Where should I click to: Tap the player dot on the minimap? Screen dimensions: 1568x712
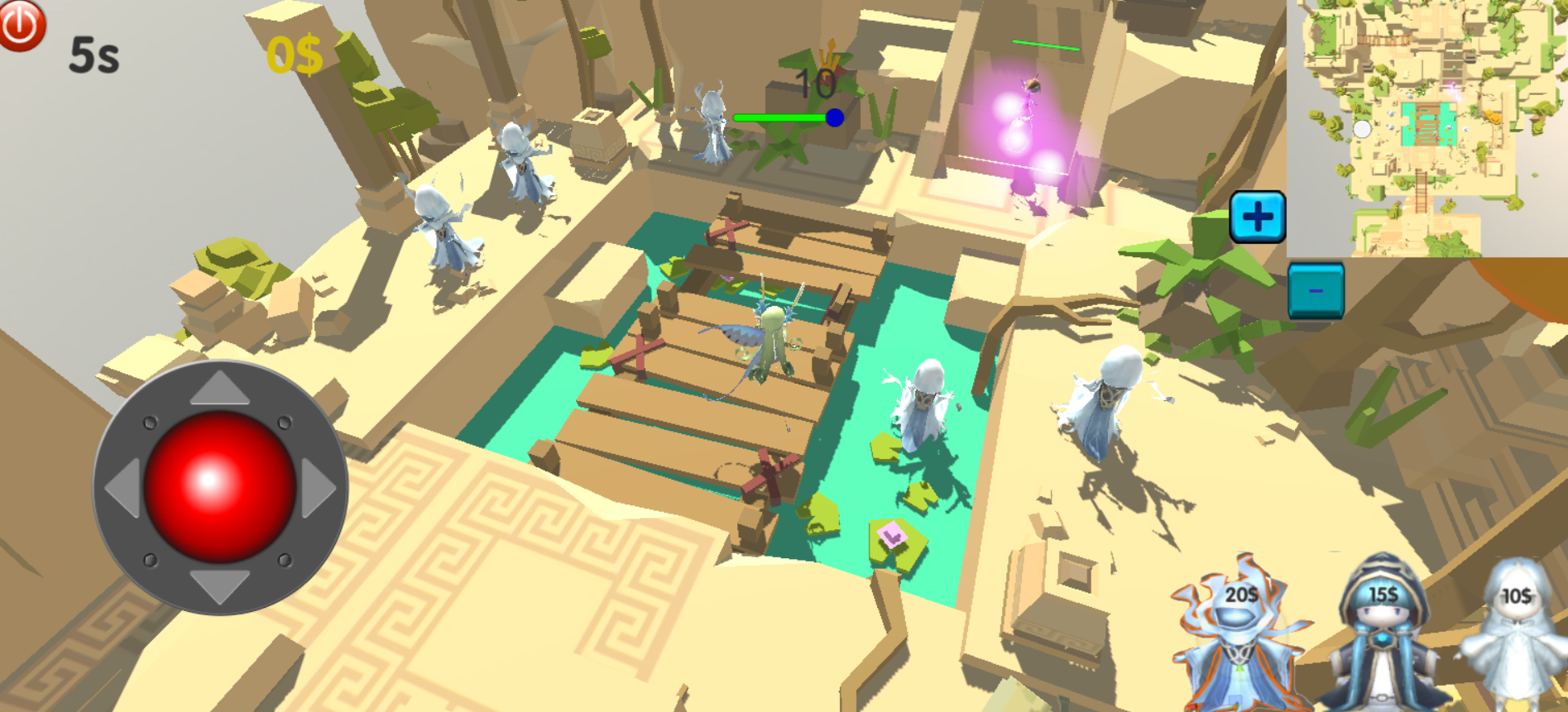pyautogui.click(x=1364, y=128)
